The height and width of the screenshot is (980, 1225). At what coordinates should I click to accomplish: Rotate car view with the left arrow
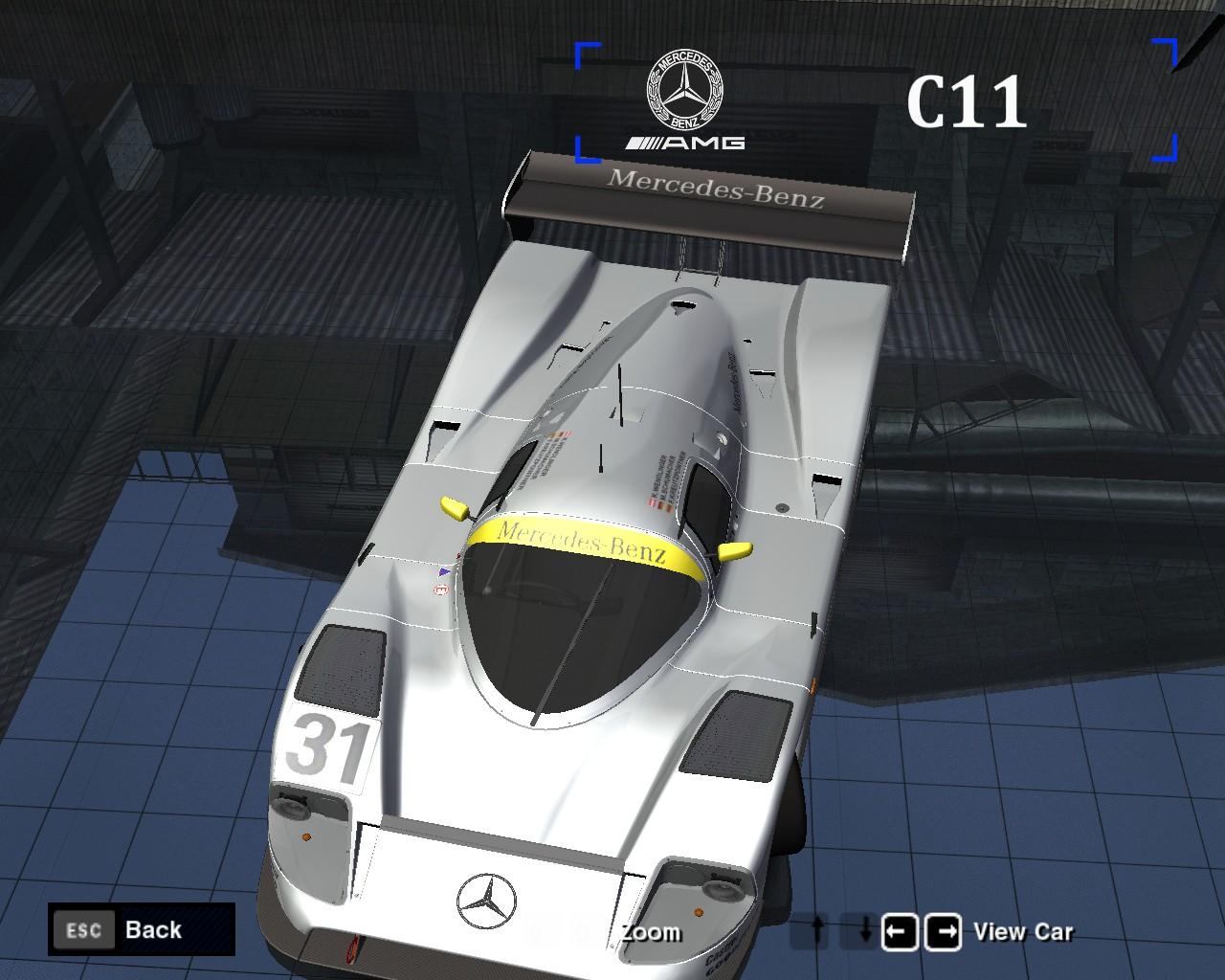(900, 931)
